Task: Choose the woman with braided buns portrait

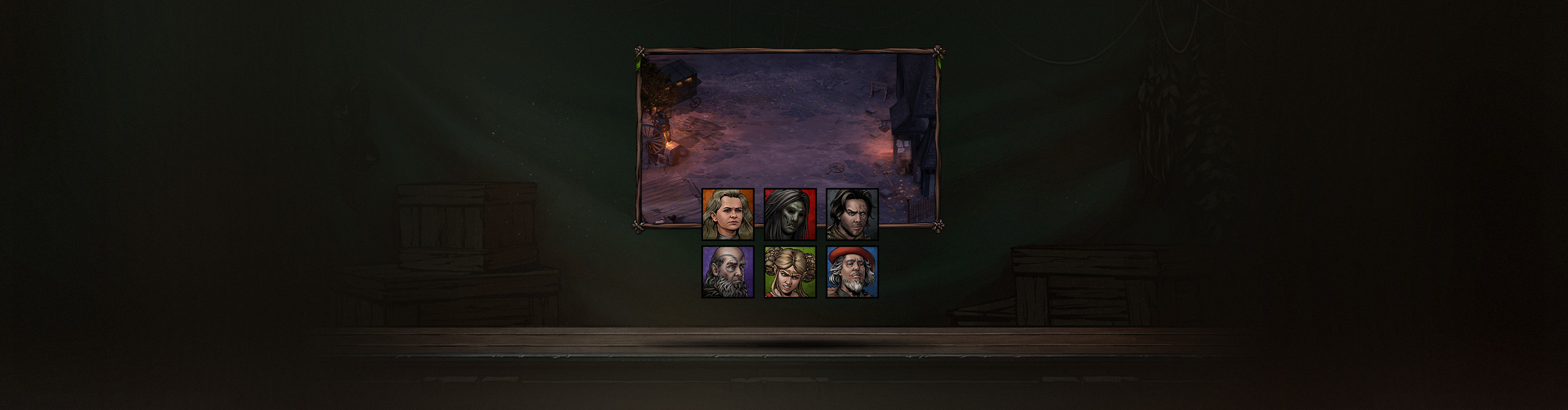Action: (x=790, y=272)
